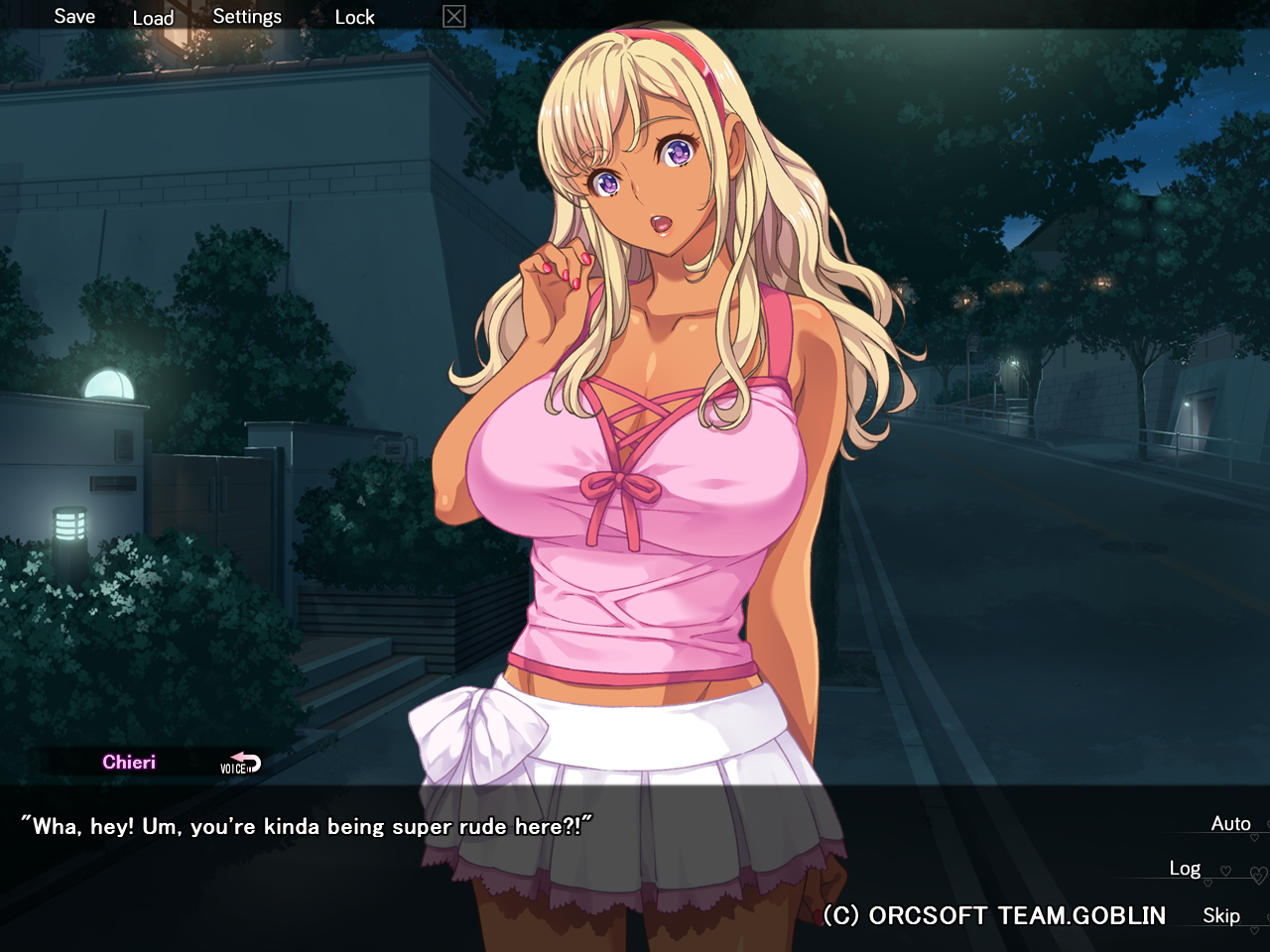The image size is (1270, 952).
Task: Open the Load menu
Action: 153,18
